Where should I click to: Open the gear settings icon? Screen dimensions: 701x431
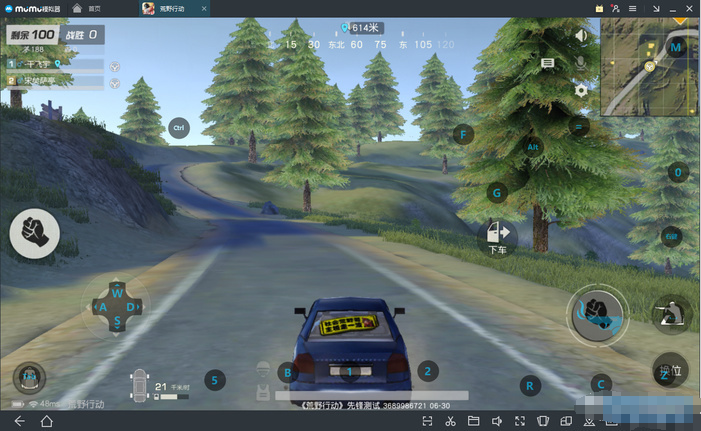pos(581,90)
